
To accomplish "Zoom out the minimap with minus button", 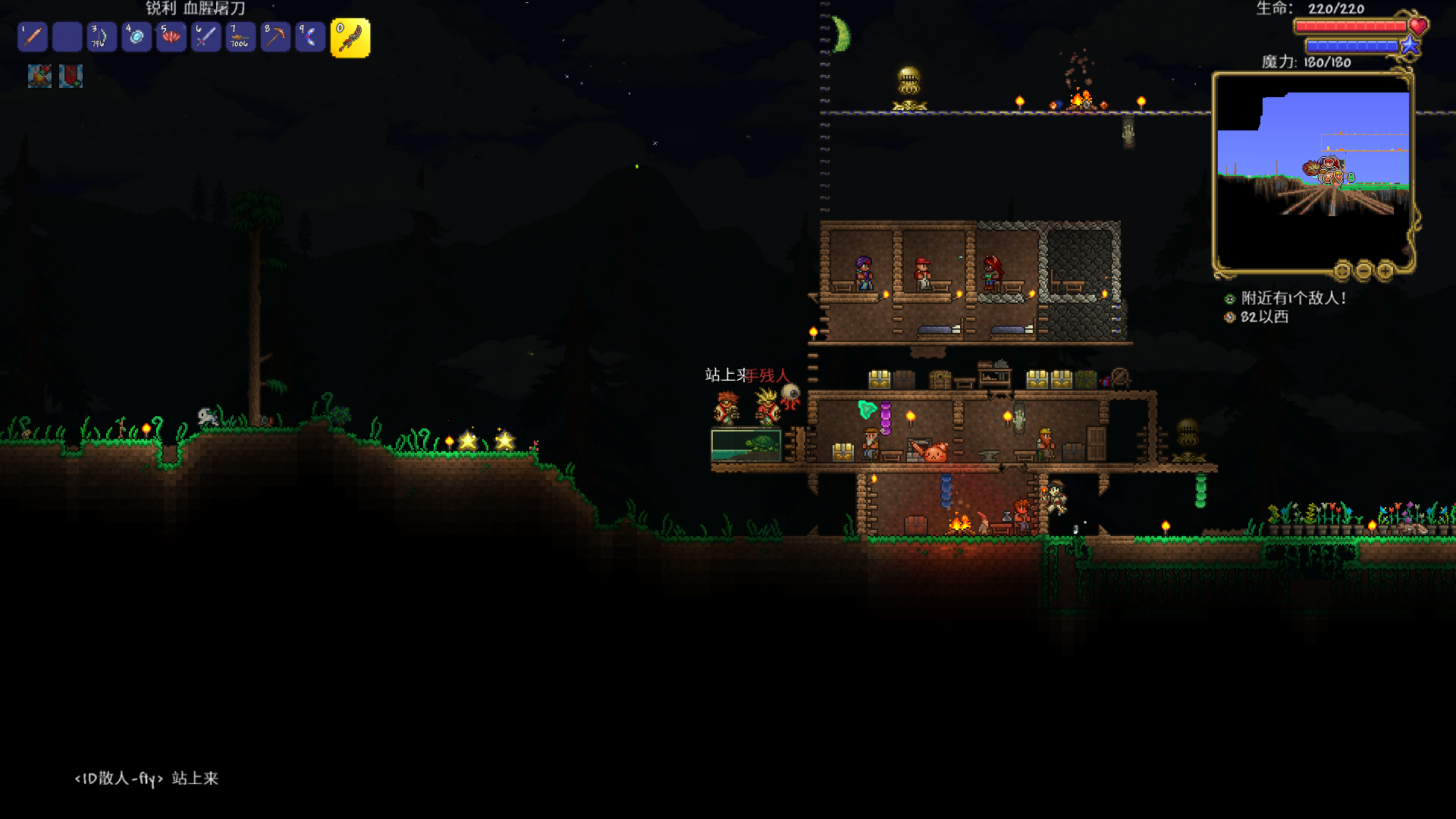I will [1364, 270].
